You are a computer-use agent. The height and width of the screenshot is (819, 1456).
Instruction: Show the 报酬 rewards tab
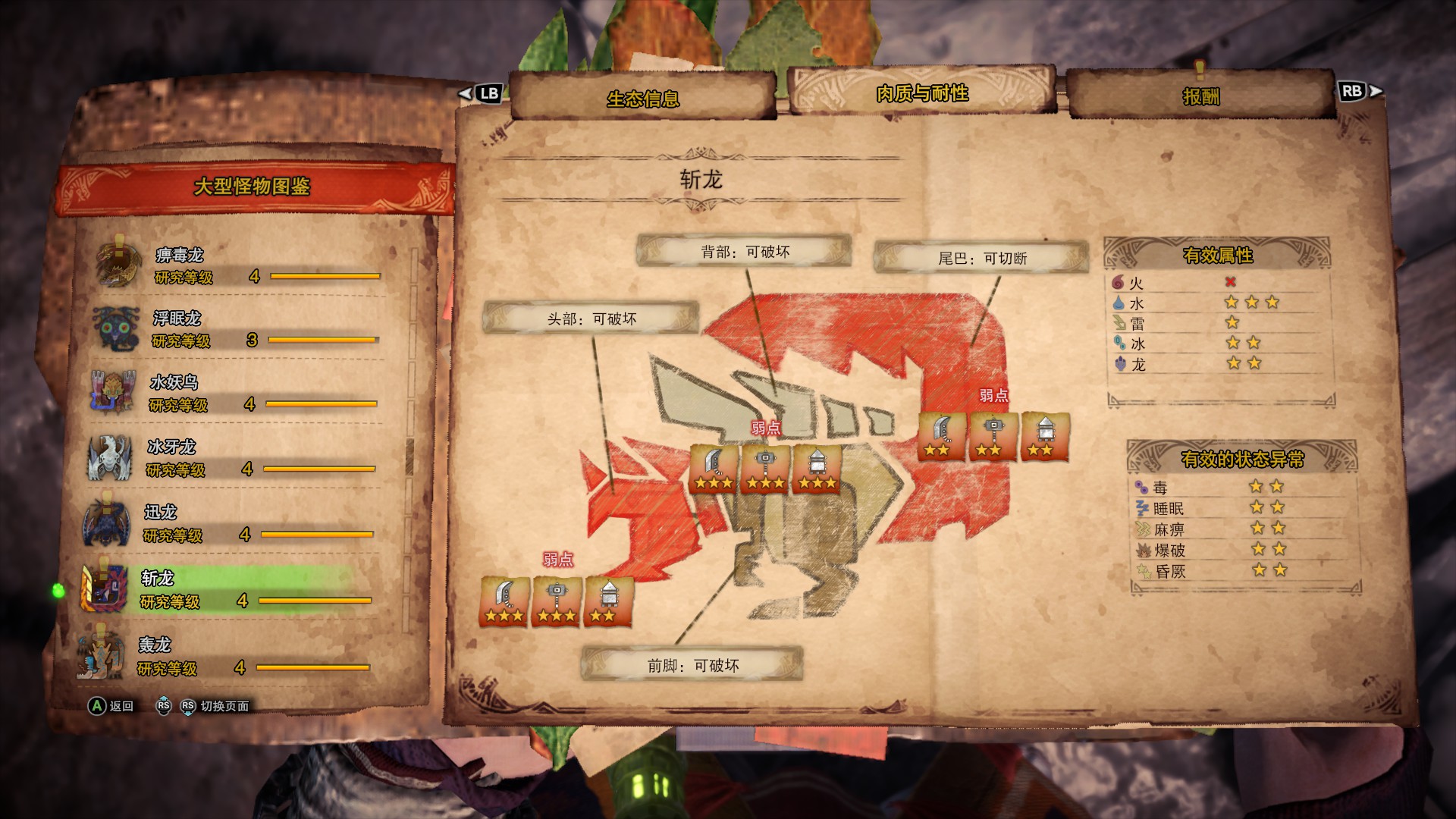click(1200, 96)
